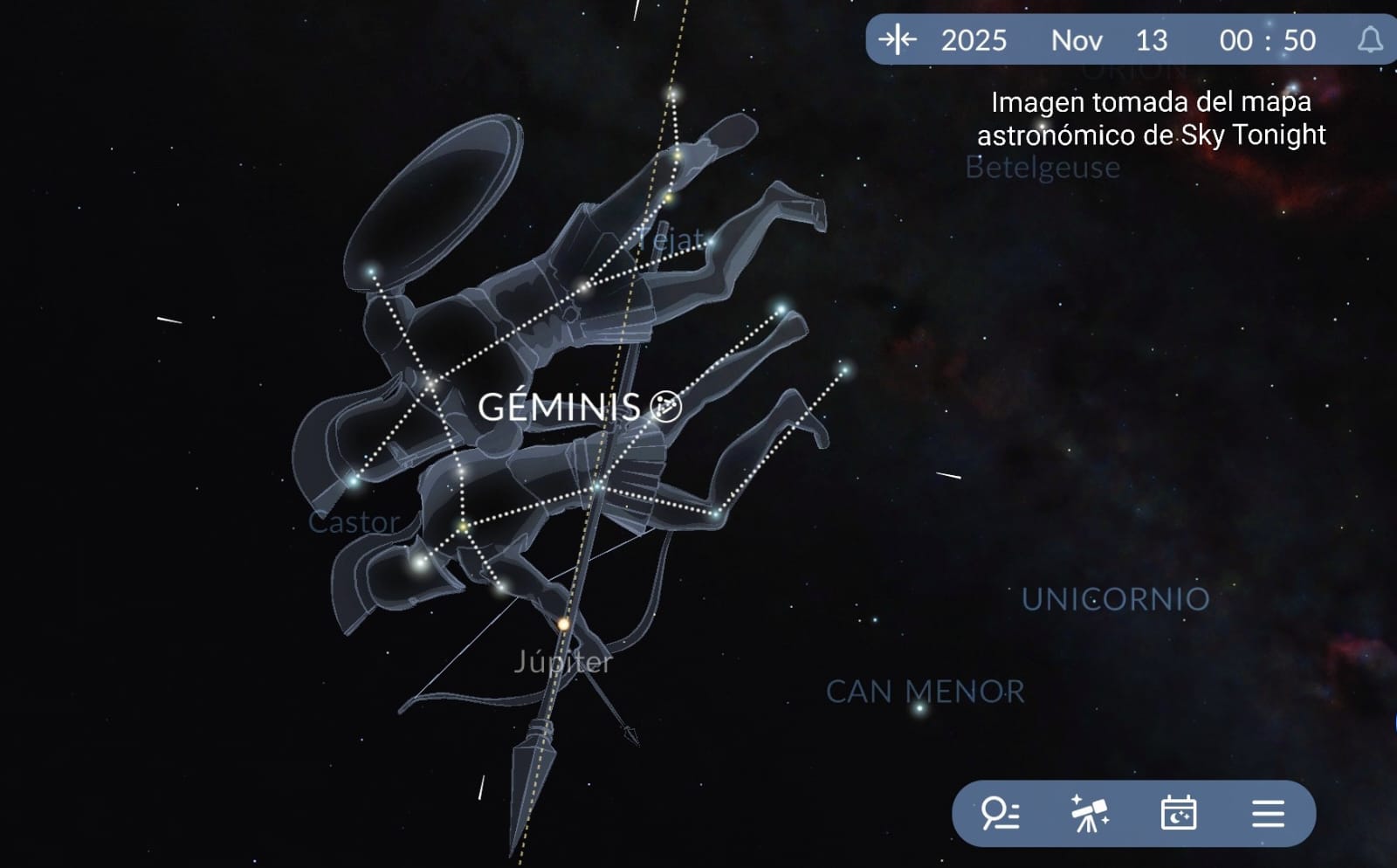
Task: Select the CAN MENOR constellation label
Action: pos(925,692)
